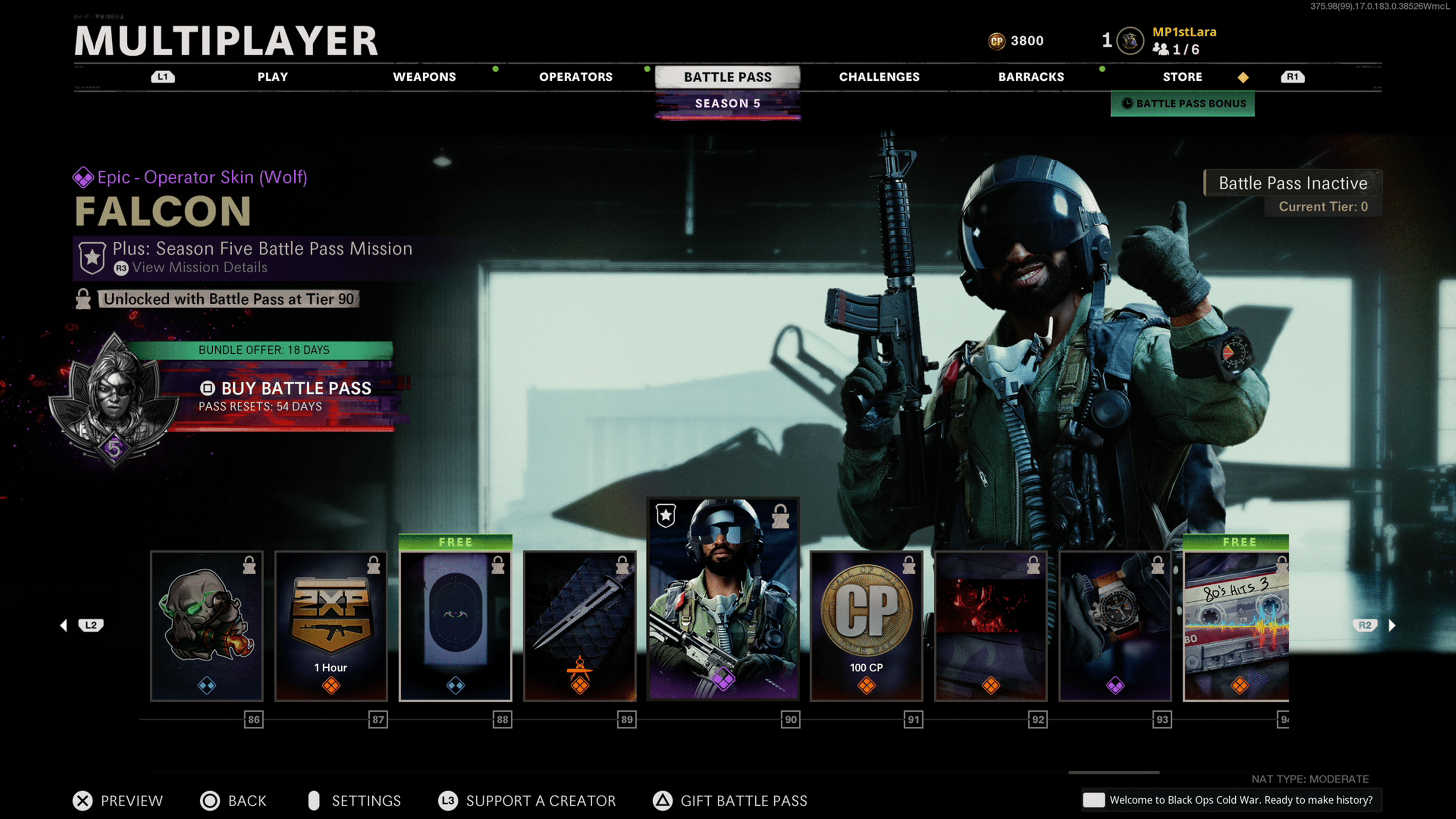This screenshot has height=819, width=1456.
Task: Open the Weapons tab
Action: pos(424,77)
